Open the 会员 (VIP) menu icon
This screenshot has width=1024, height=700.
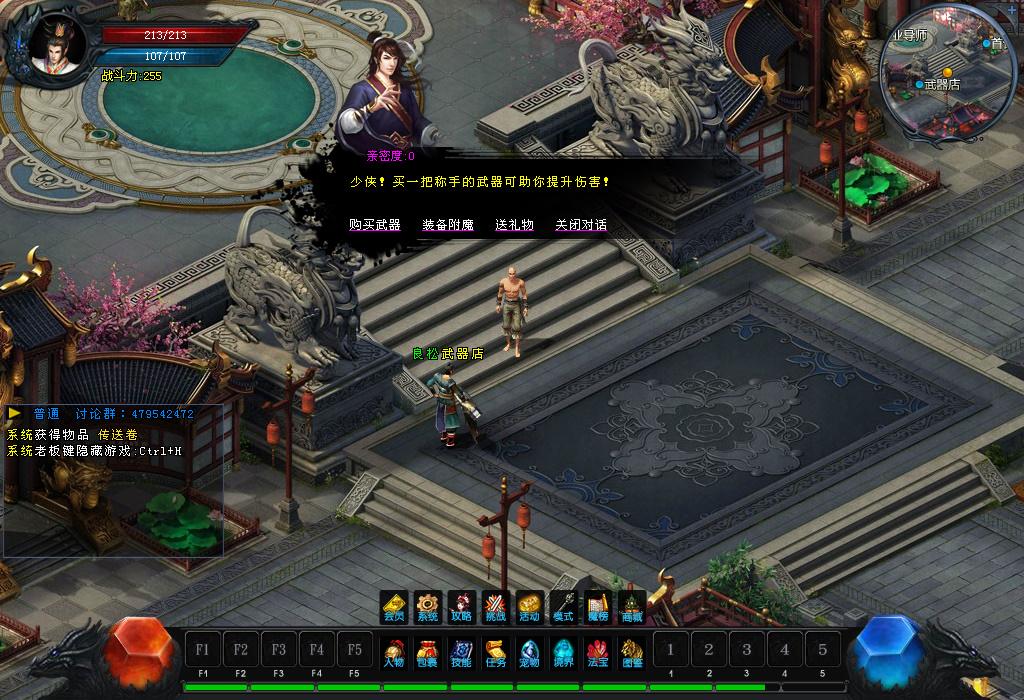394,607
